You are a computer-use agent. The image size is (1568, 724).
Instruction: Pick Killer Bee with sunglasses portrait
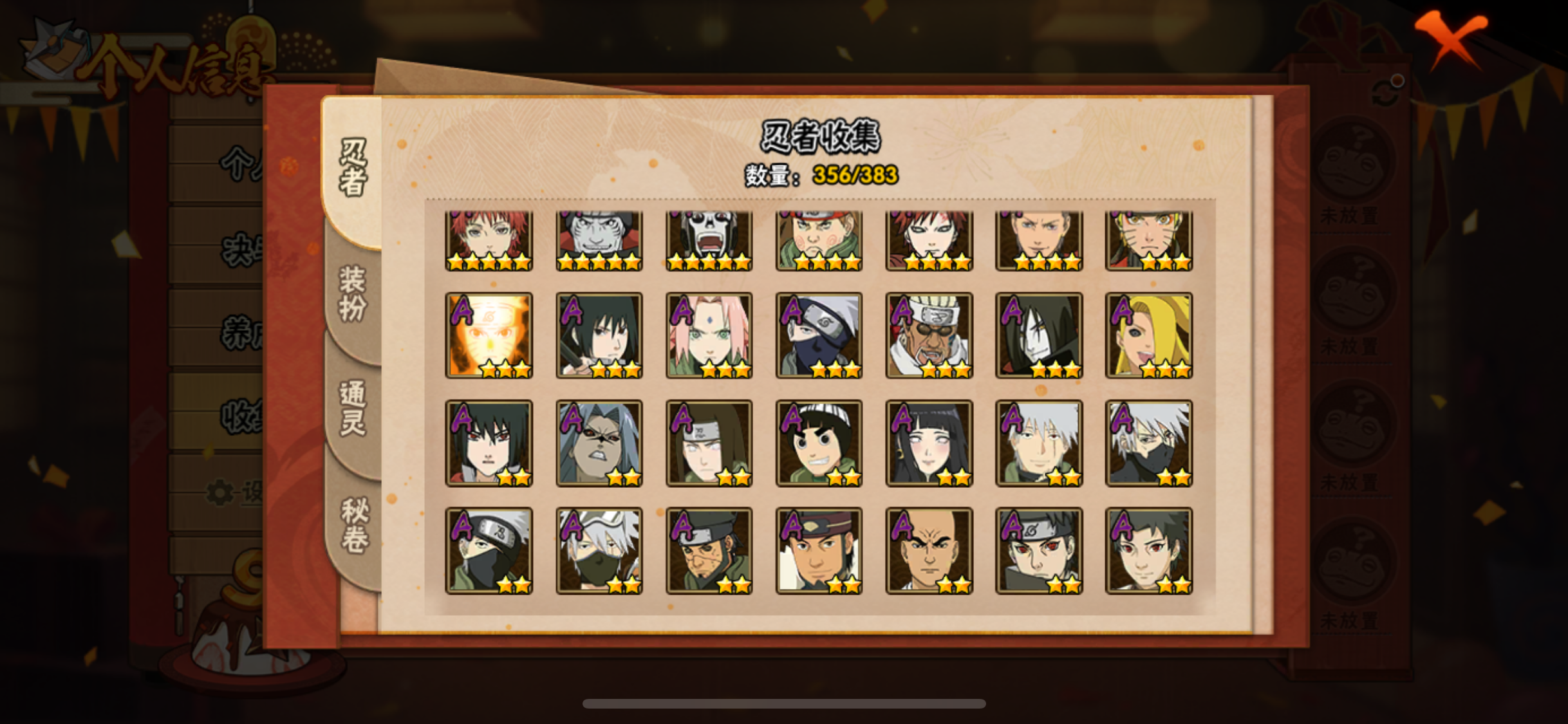pos(929,335)
